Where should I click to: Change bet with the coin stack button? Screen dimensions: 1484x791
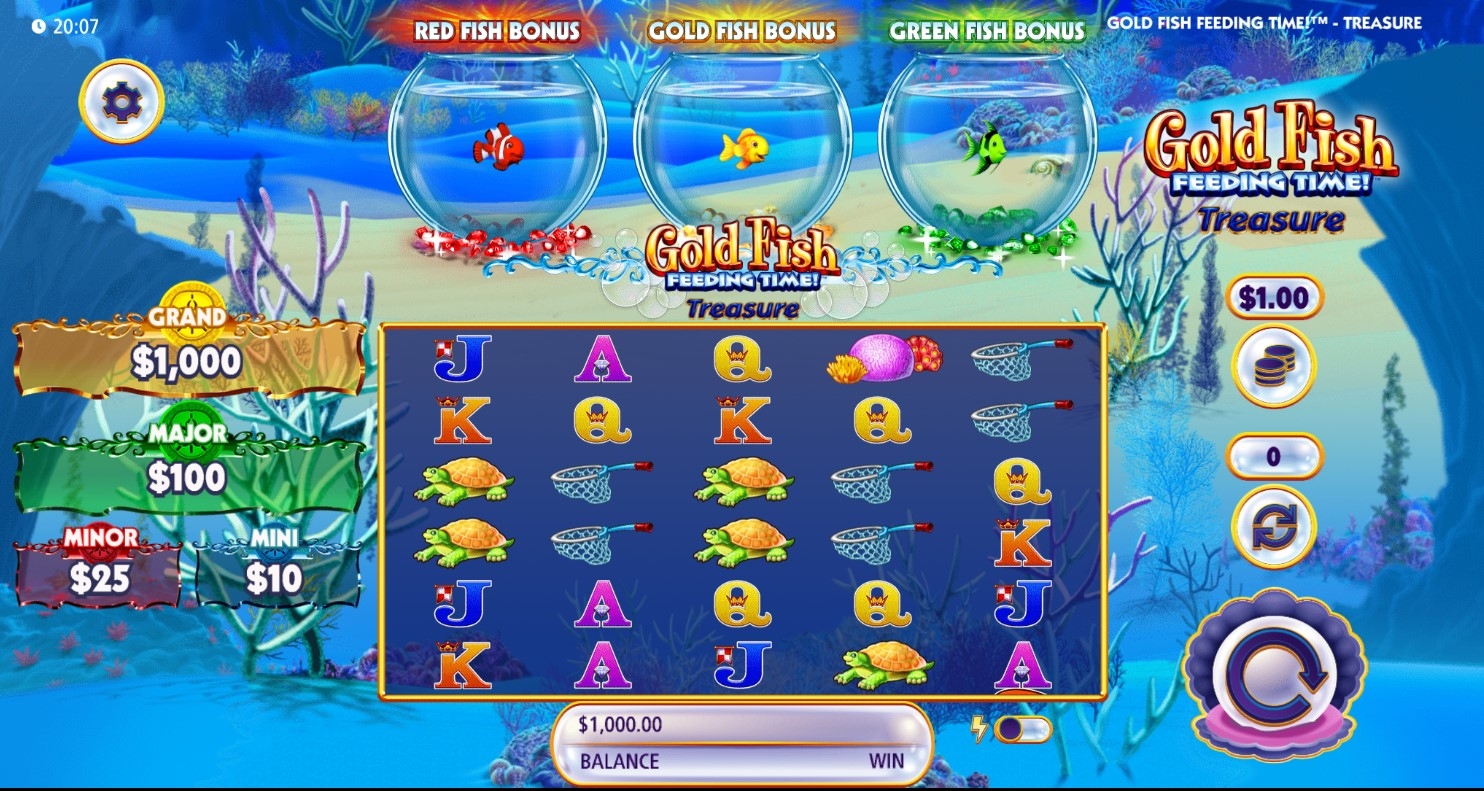pyautogui.click(x=1273, y=366)
